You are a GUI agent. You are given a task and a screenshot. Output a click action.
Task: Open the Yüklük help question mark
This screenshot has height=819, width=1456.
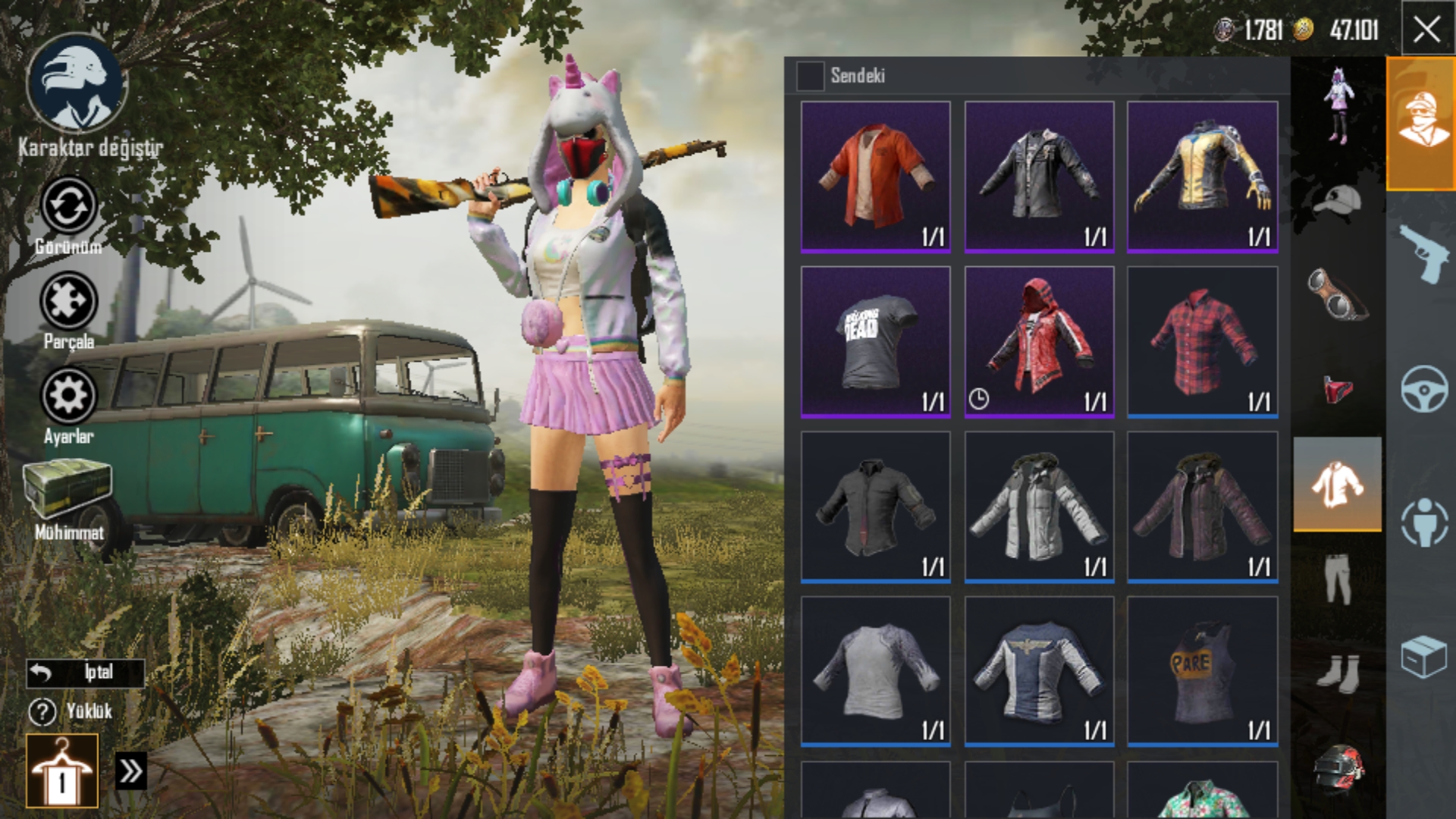(x=42, y=711)
